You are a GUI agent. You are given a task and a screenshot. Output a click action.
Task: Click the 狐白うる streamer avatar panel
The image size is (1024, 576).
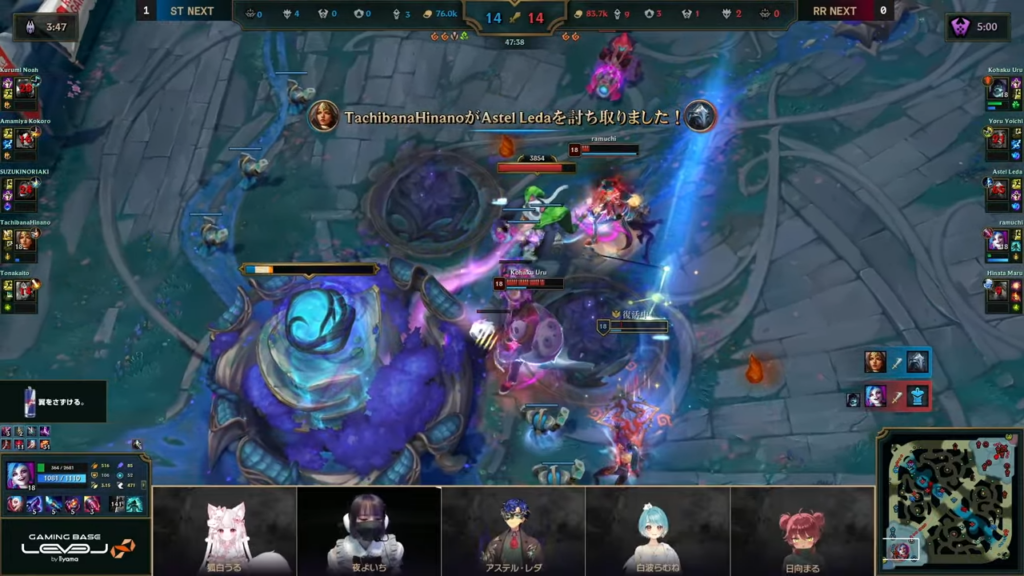point(225,531)
